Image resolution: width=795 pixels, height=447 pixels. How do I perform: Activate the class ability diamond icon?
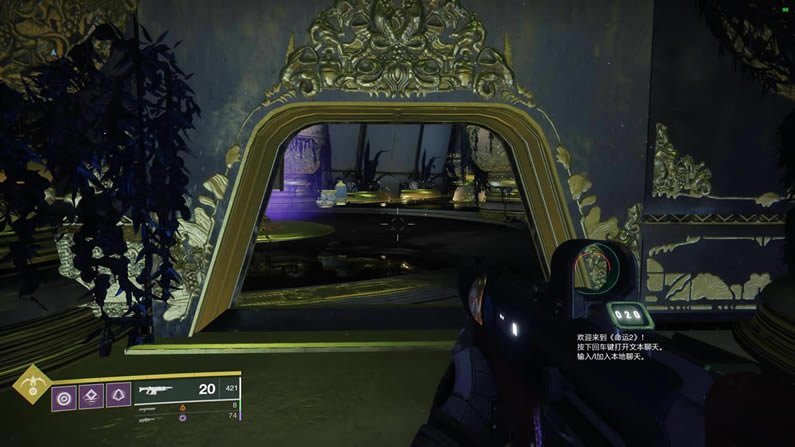pyautogui.click(x=92, y=396)
